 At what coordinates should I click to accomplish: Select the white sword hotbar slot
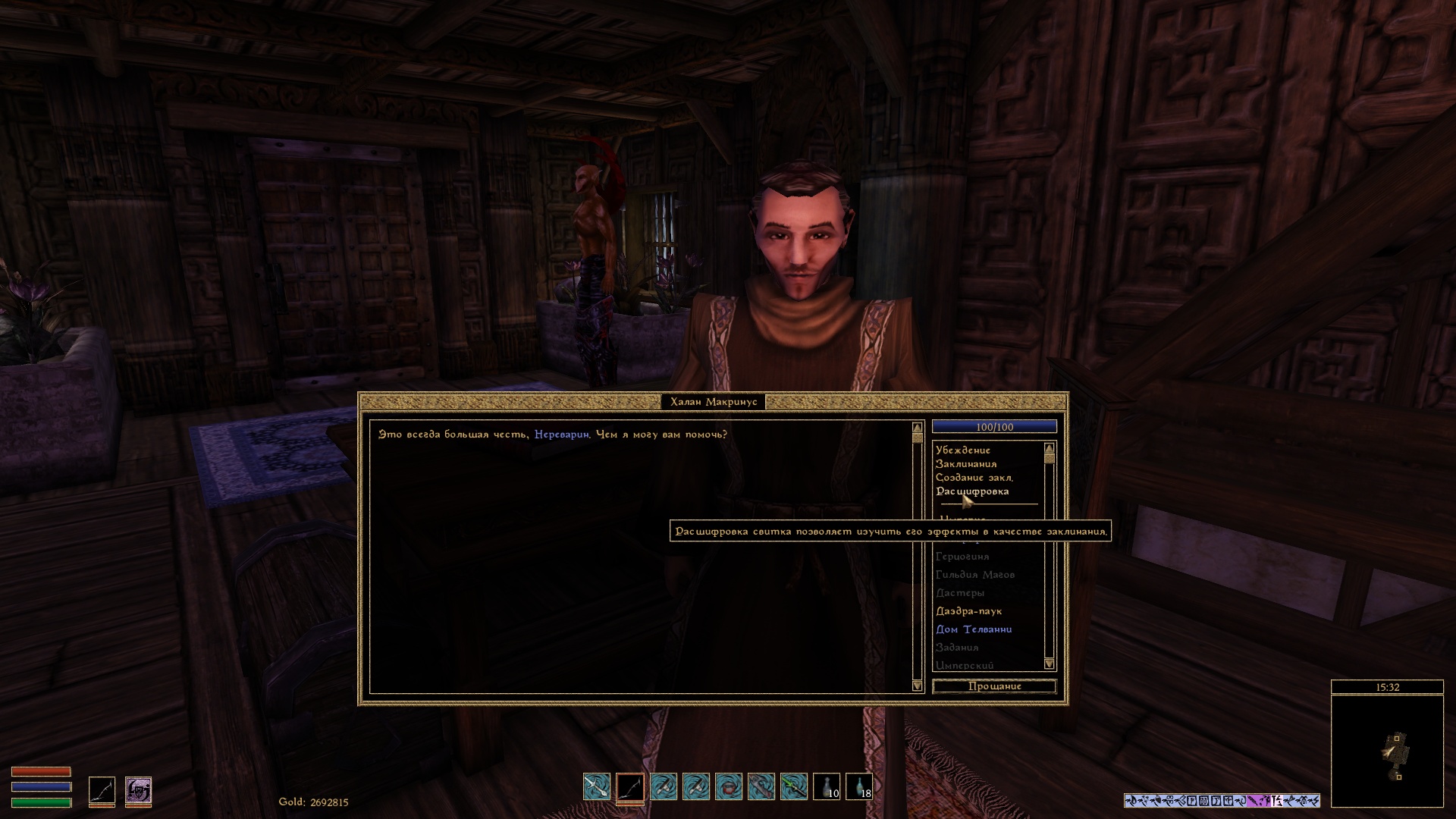pyautogui.click(x=597, y=786)
